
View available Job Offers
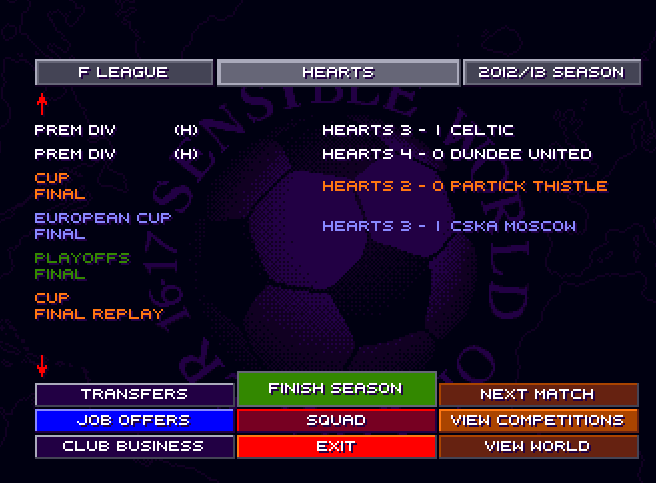coord(135,420)
